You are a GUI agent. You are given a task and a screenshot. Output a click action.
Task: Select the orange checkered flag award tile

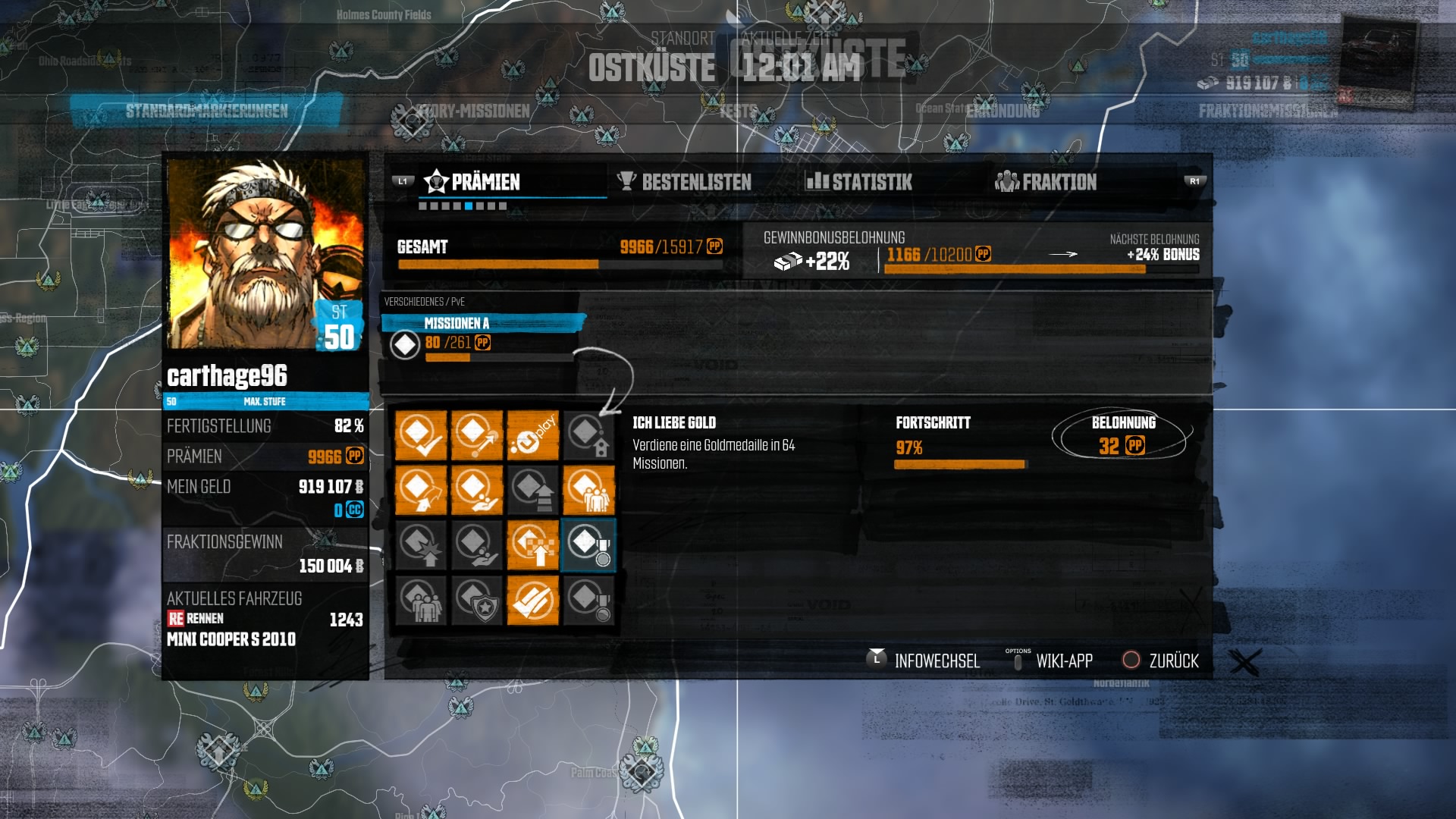click(533, 544)
